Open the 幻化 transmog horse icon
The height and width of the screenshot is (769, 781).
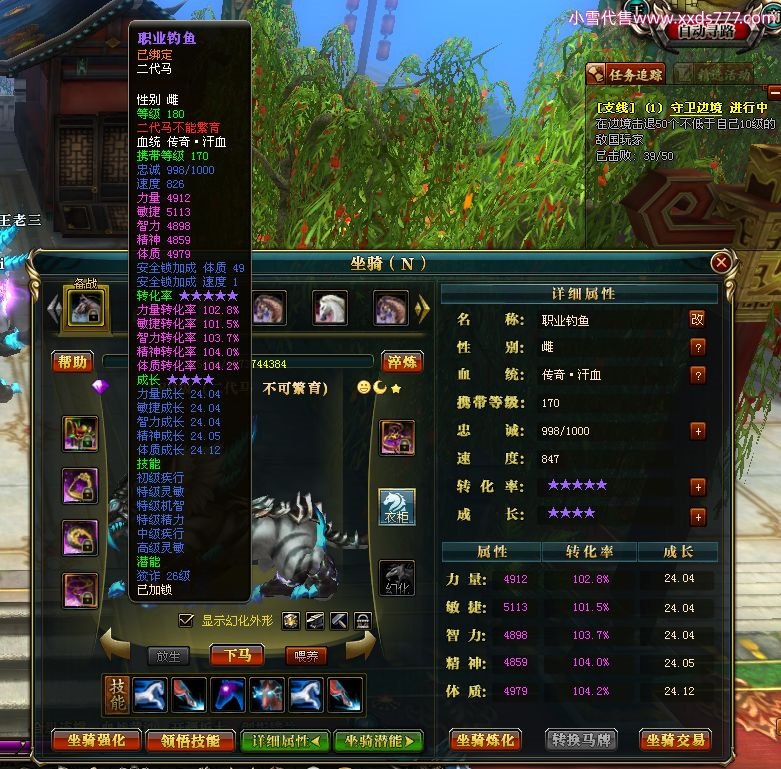397,578
